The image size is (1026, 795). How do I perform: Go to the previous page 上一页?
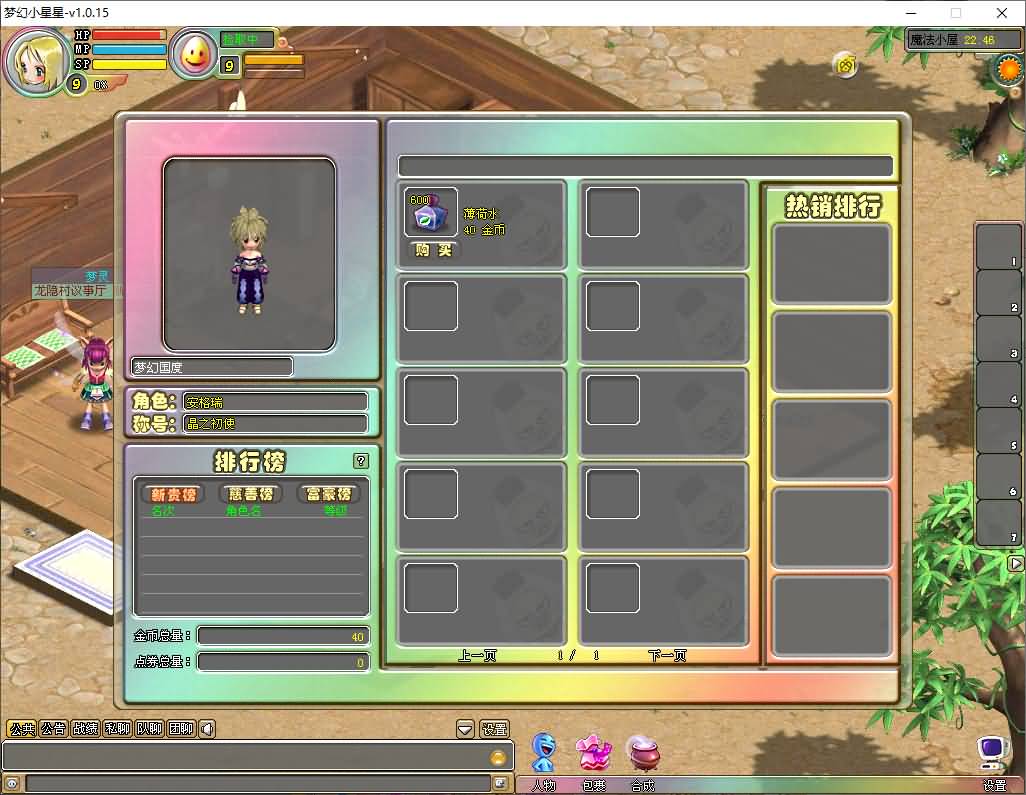477,656
